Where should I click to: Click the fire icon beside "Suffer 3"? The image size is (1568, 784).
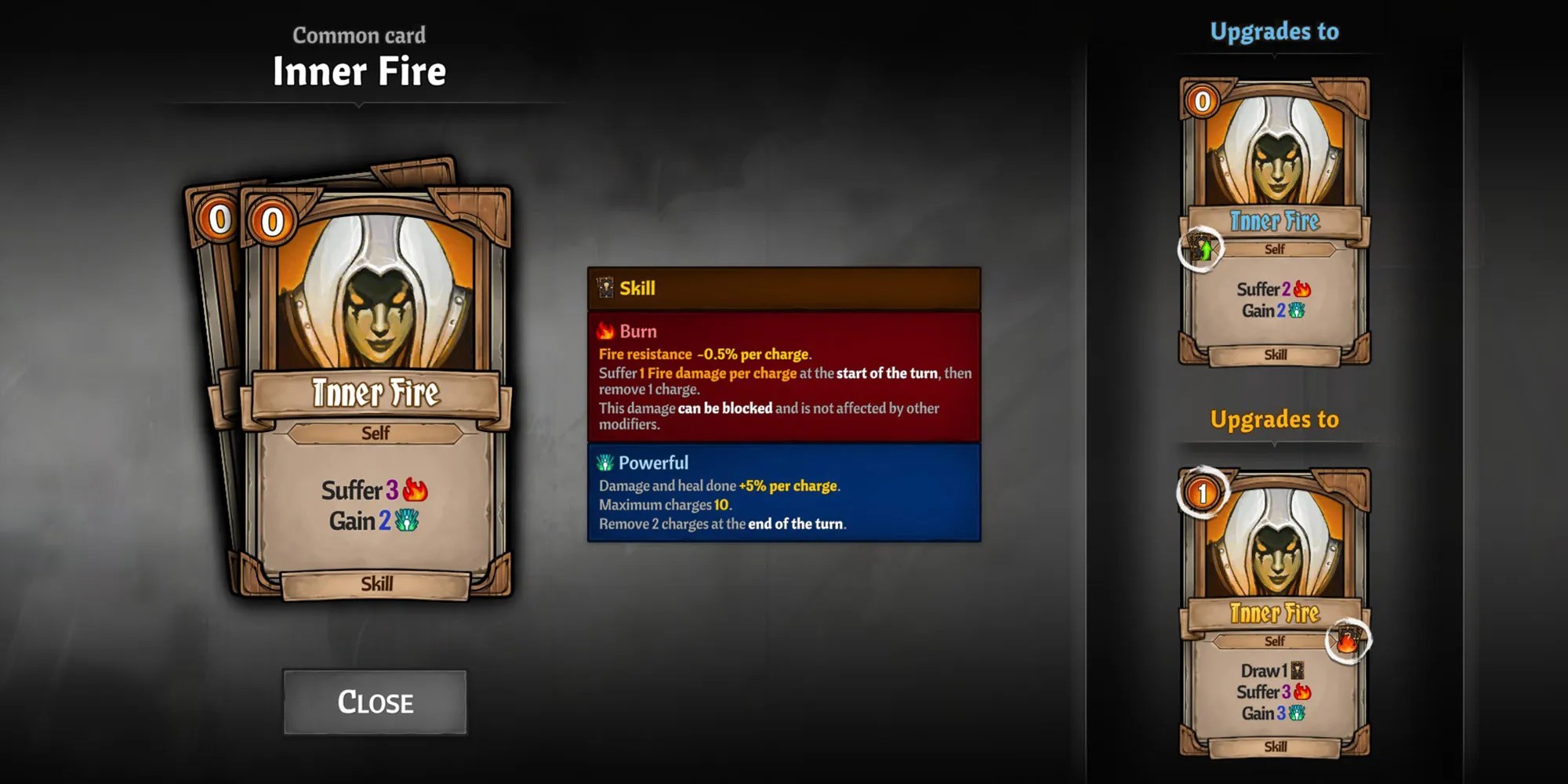[418, 490]
